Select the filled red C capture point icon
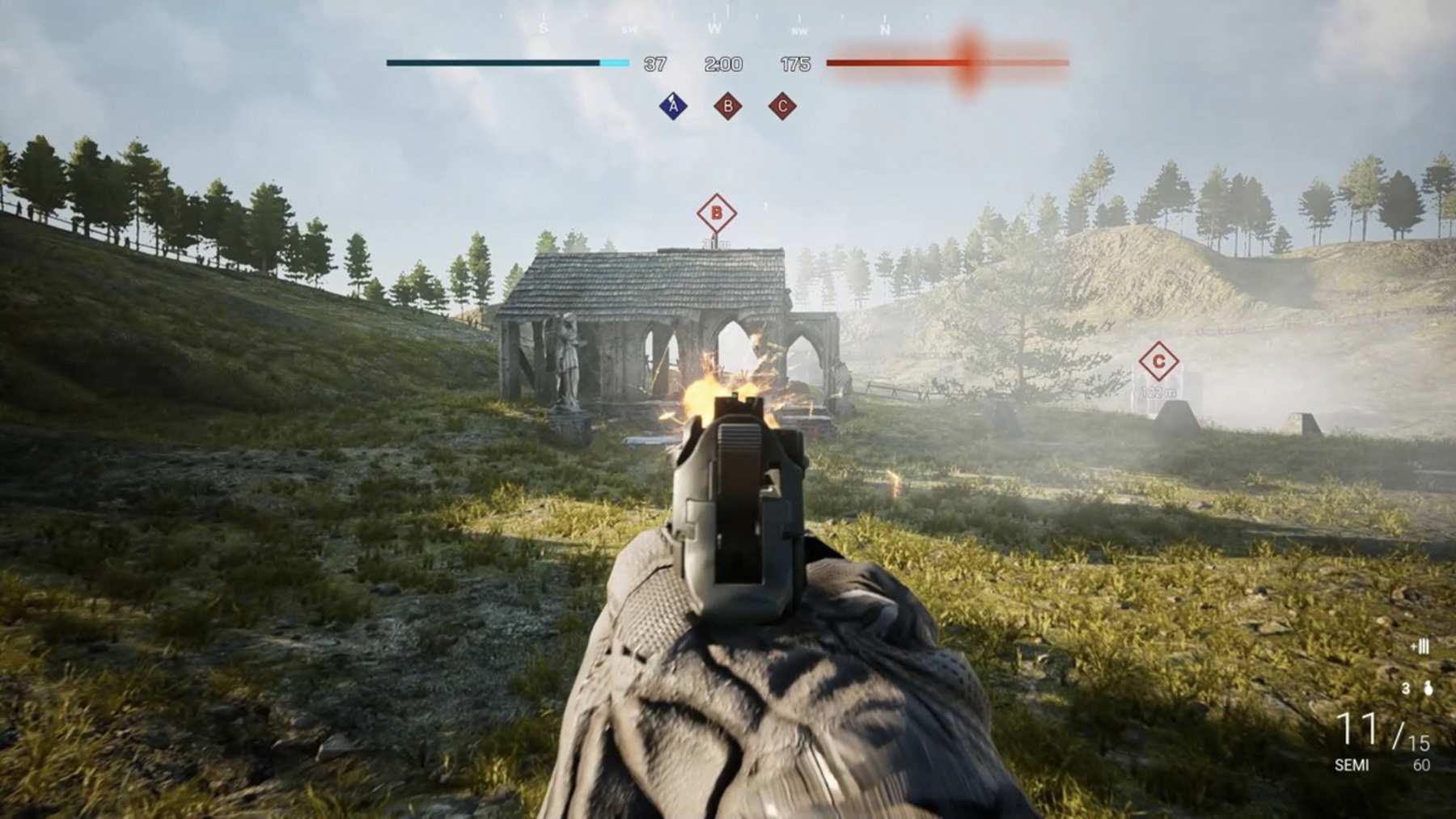1456x819 pixels. click(782, 106)
